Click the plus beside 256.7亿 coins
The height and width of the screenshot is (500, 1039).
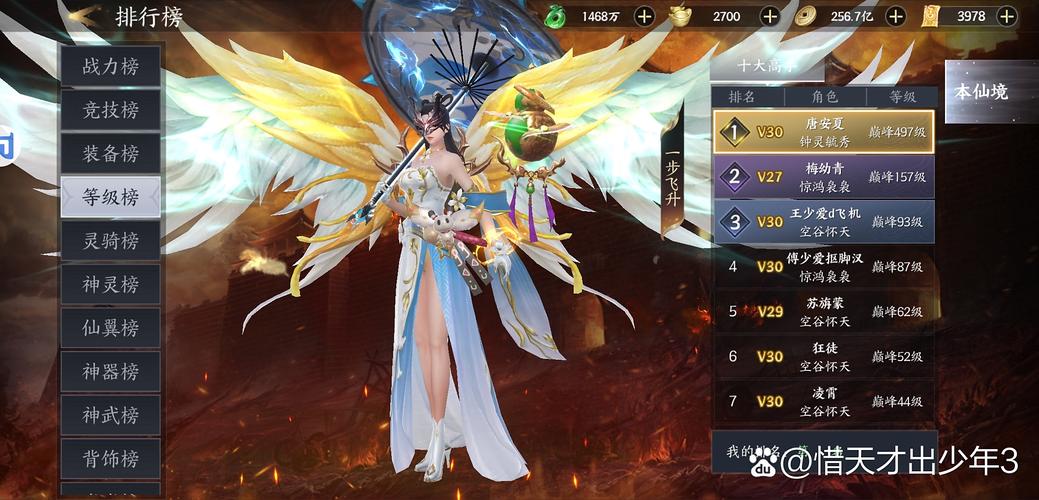(896, 16)
